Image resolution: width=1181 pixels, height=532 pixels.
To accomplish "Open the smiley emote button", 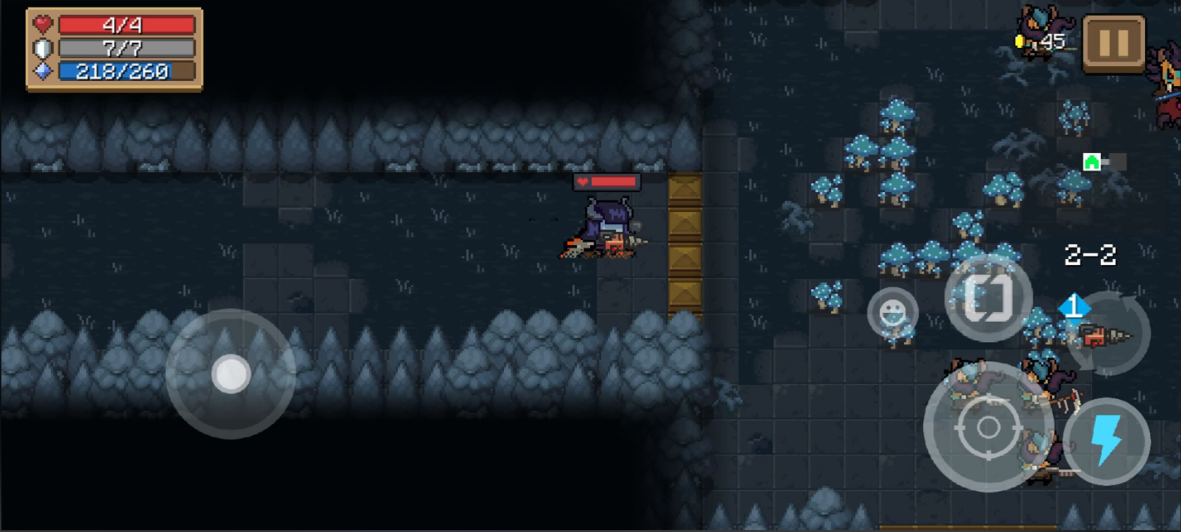I will pyautogui.click(x=892, y=313).
